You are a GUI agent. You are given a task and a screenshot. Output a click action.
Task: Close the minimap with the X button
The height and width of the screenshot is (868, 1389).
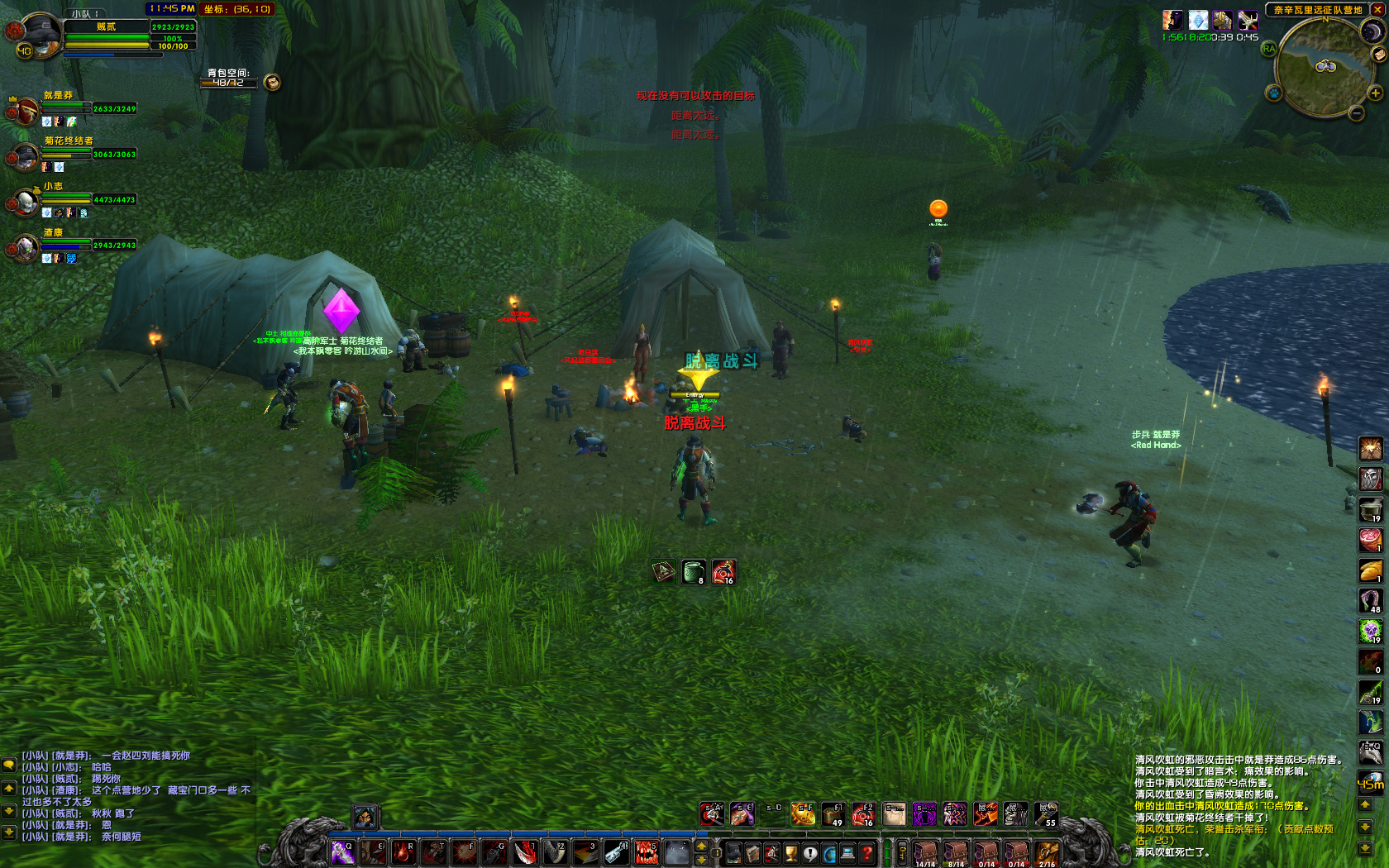click(x=1377, y=9)
